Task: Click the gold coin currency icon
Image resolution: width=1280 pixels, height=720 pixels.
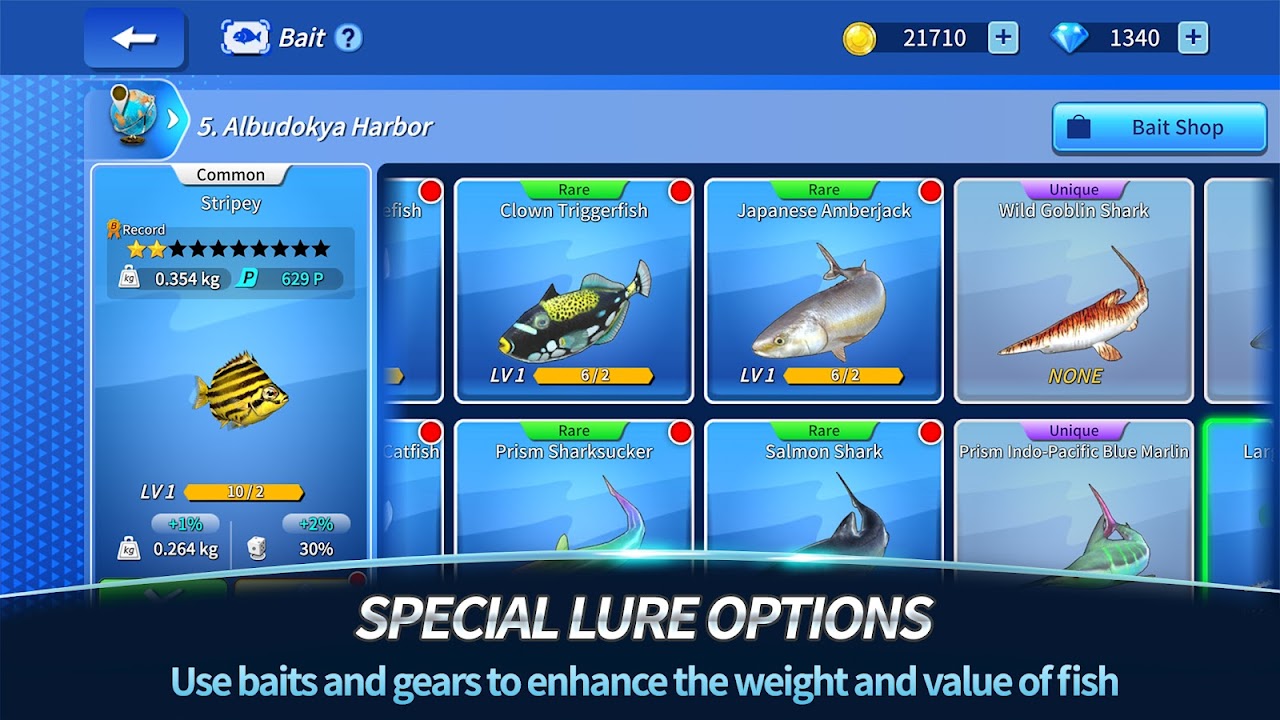Action: pos(862,37)
